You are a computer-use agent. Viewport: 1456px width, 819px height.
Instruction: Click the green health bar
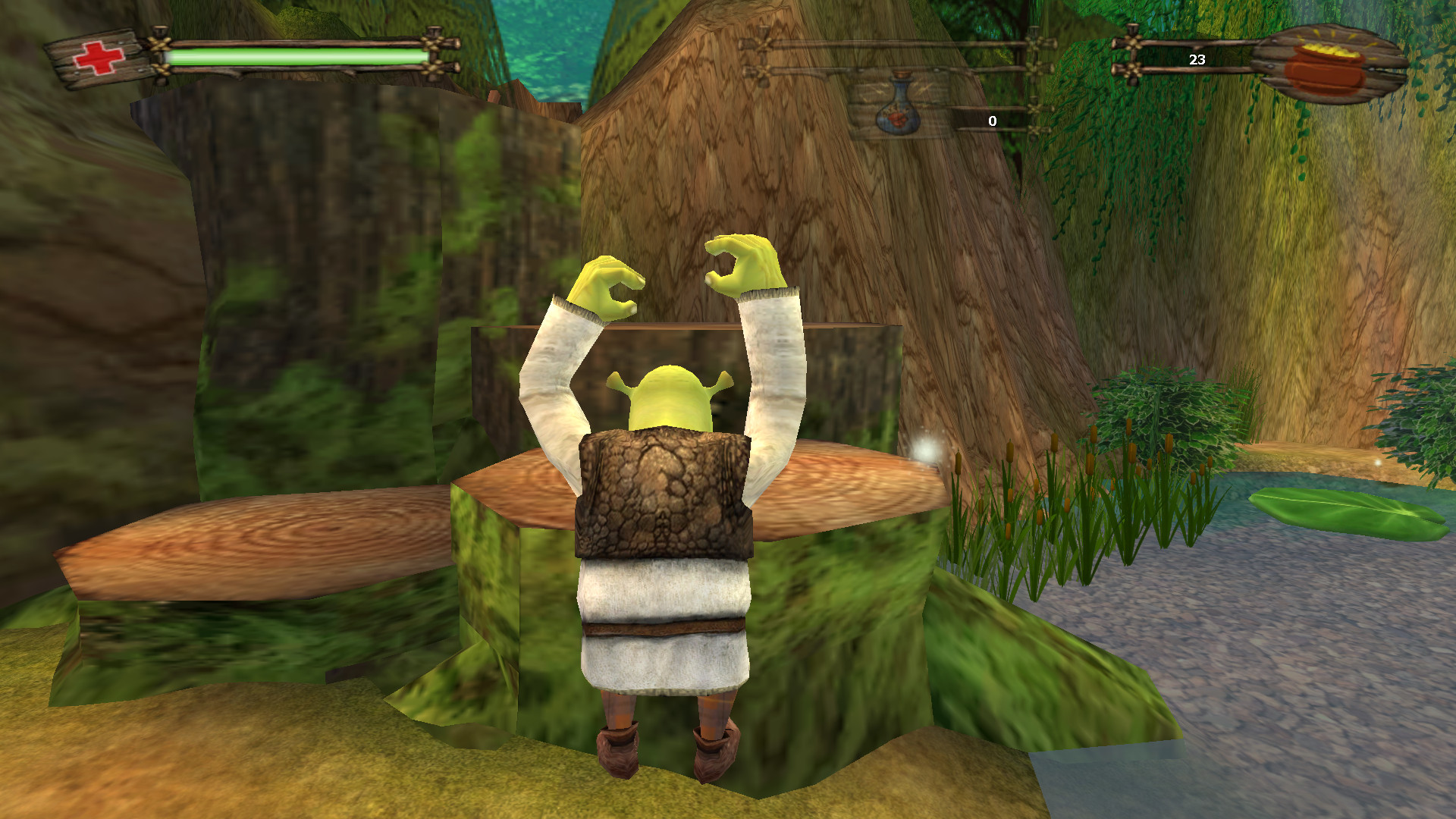pyautogui.click(x=296, y=55)
